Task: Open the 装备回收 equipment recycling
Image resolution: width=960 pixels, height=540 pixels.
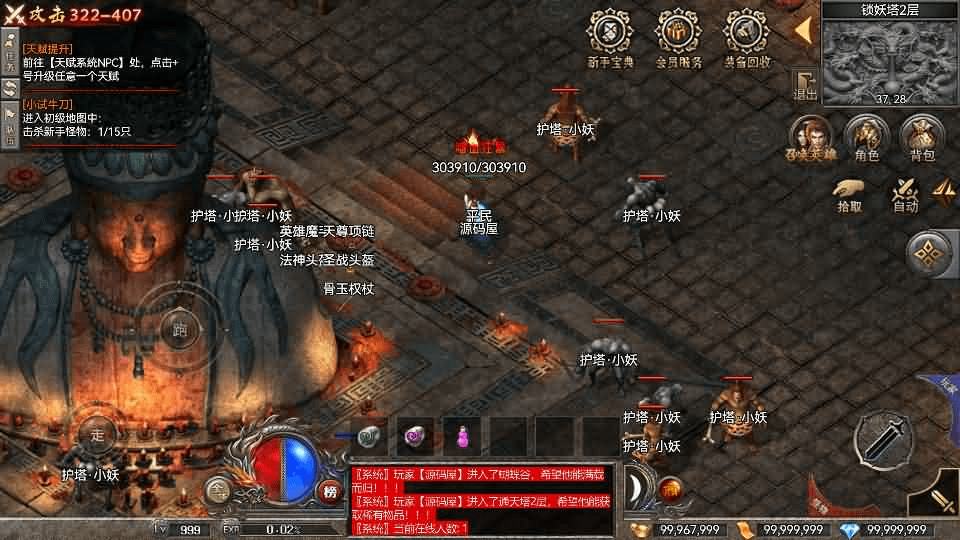Action: pyautogui.click(x=746, y=36)
